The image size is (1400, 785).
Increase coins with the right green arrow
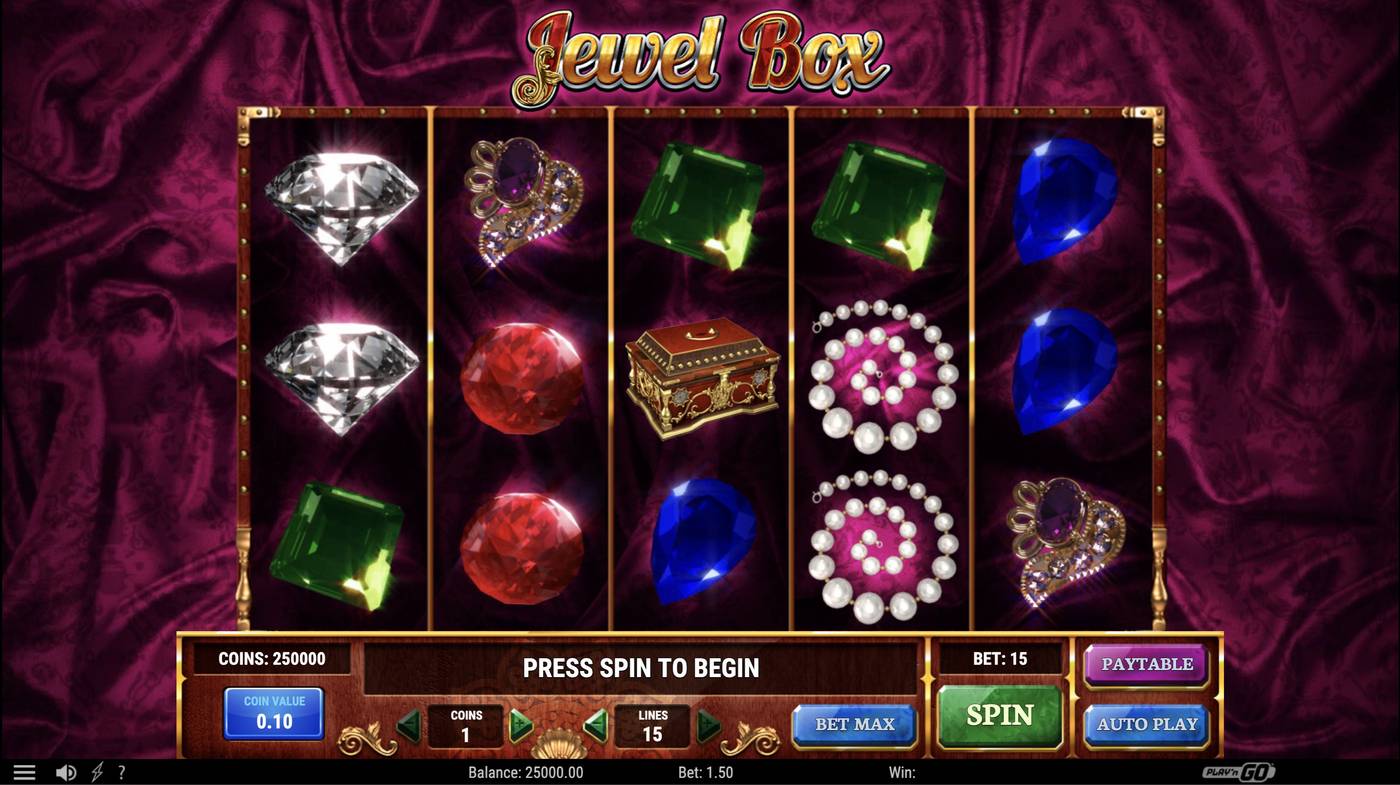(520, 727)
